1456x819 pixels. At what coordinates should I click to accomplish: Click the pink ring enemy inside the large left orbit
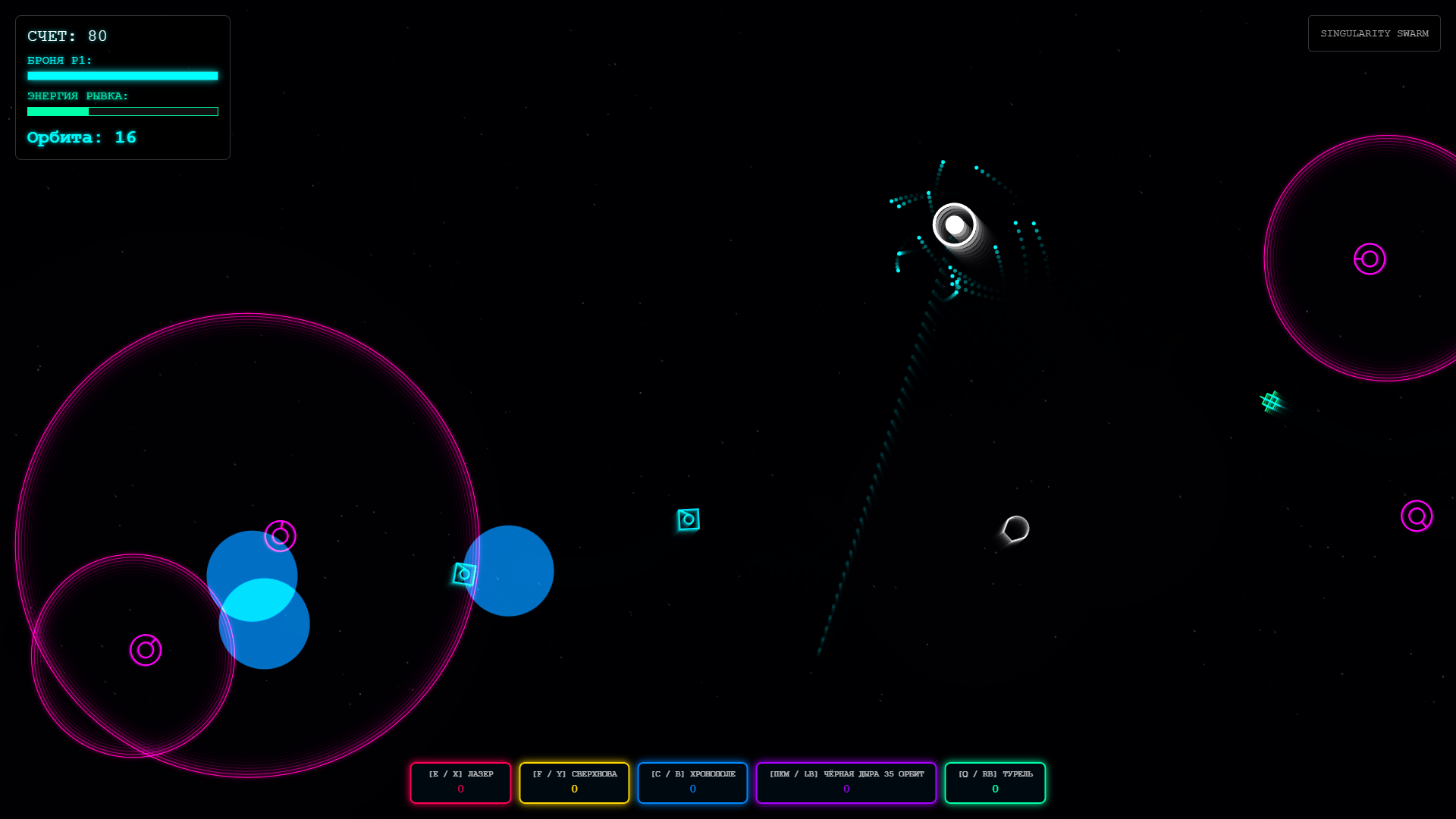coord(281,536)
